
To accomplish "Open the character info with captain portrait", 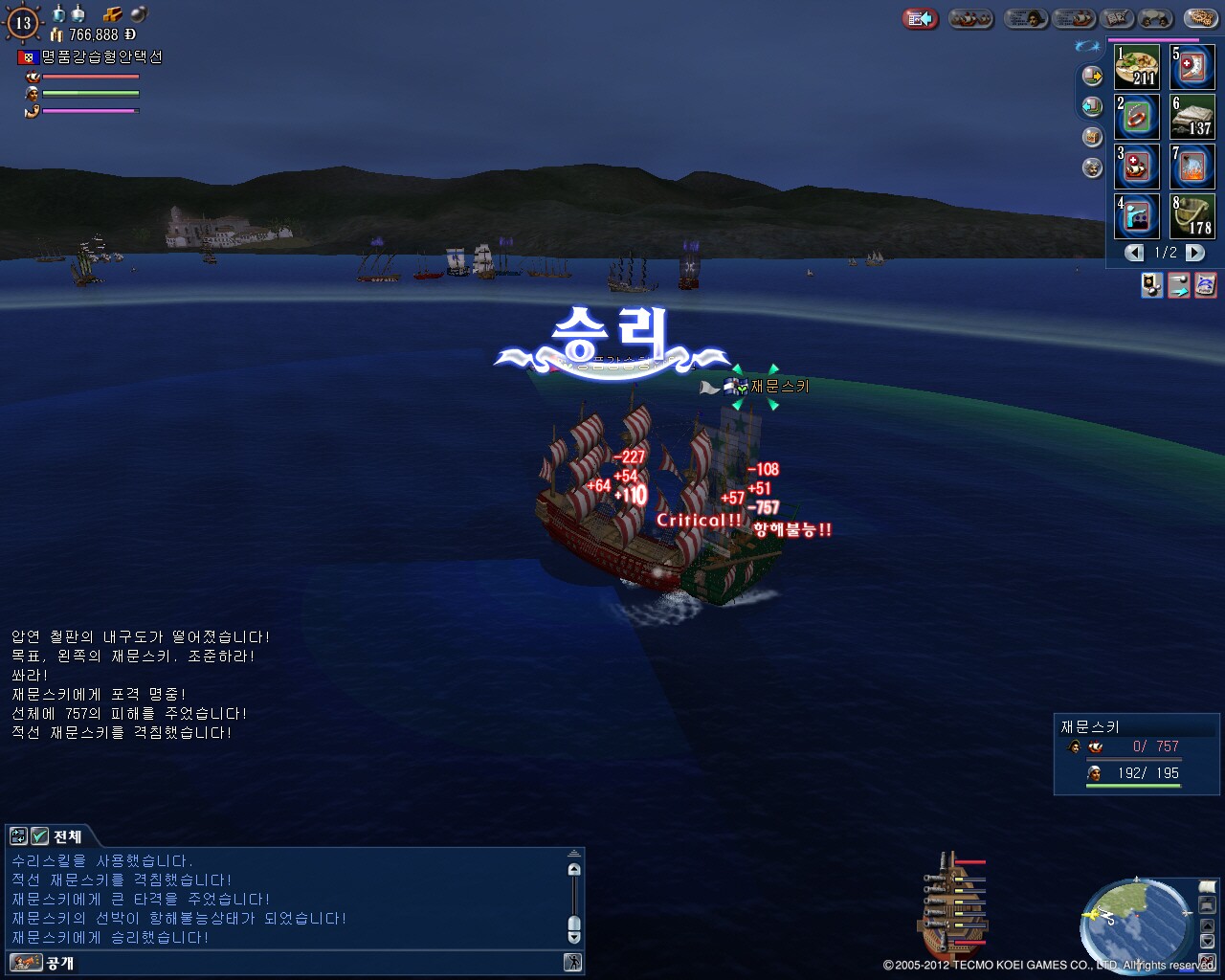I will click(x=1026, y=18).
